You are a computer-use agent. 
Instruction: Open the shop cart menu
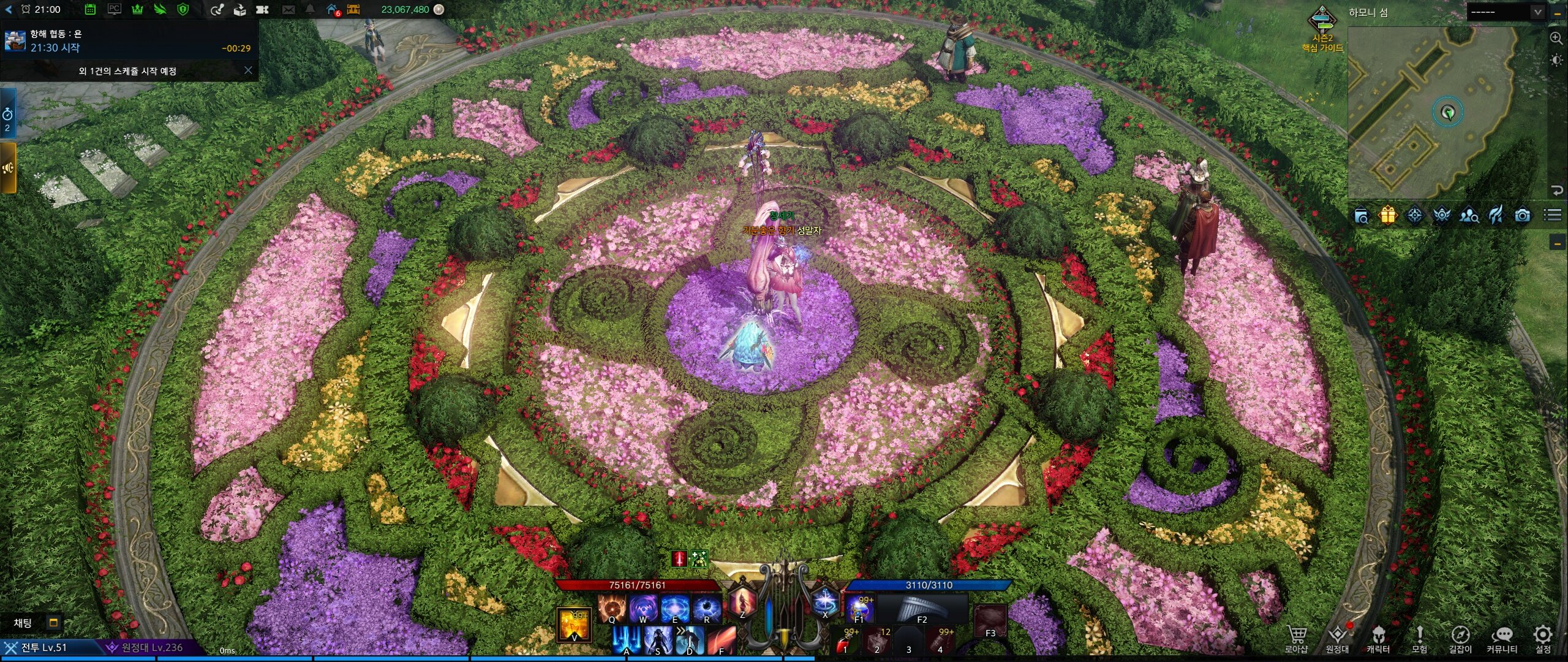[x=1296, y=637]
